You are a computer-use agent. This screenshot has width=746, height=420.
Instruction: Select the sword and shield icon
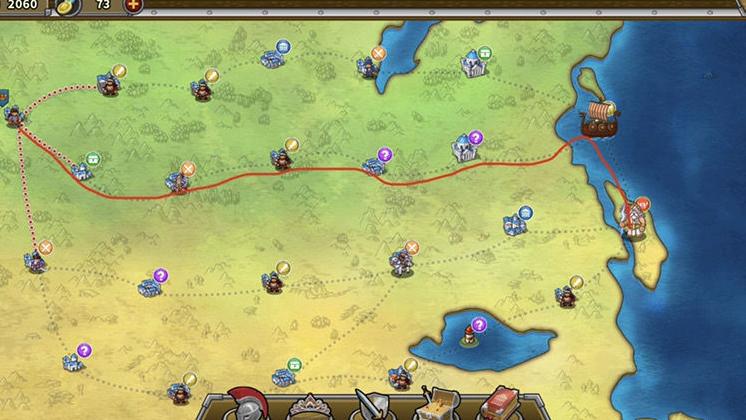click(x=371, y=405)
